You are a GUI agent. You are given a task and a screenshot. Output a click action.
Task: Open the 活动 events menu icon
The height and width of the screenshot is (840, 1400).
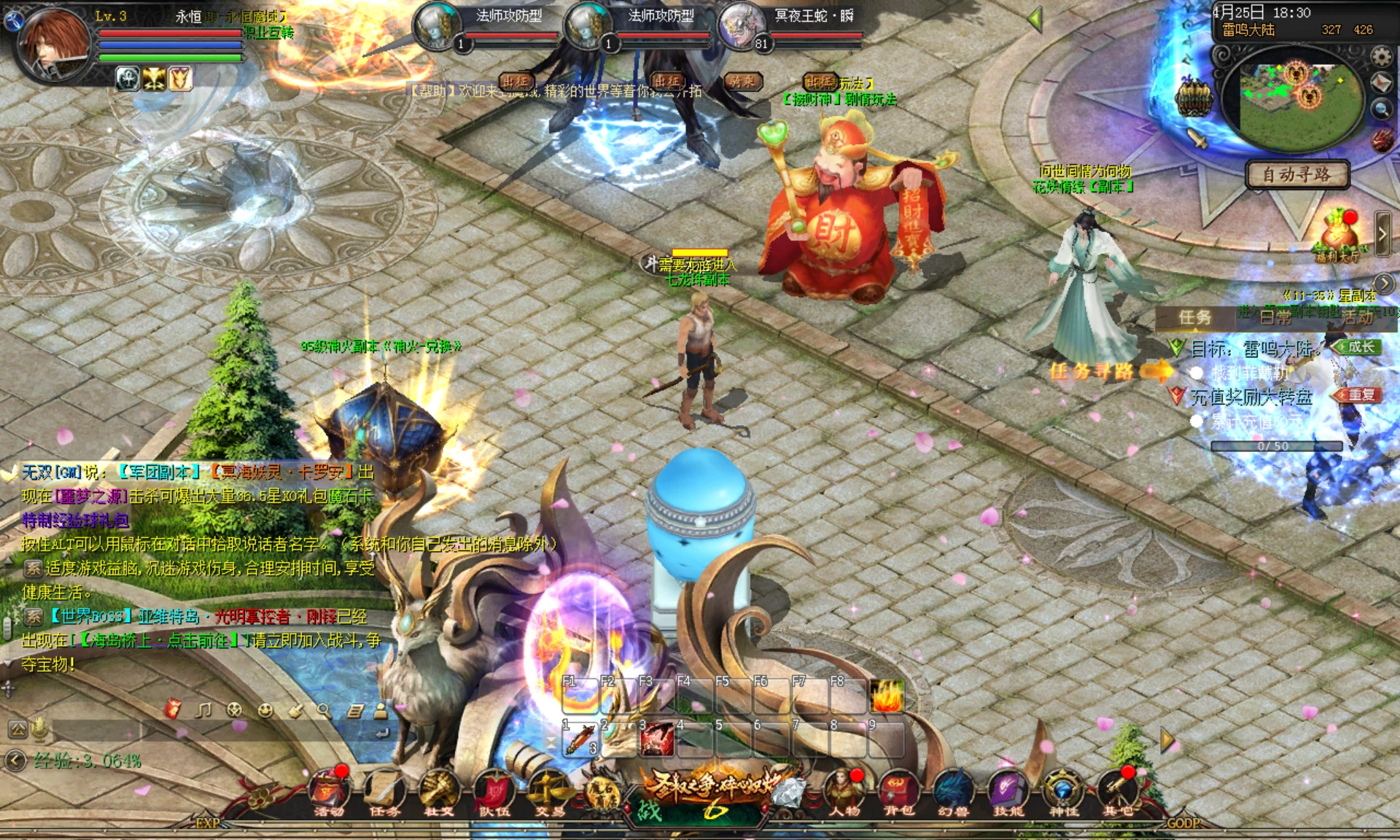tap(330, 790)
